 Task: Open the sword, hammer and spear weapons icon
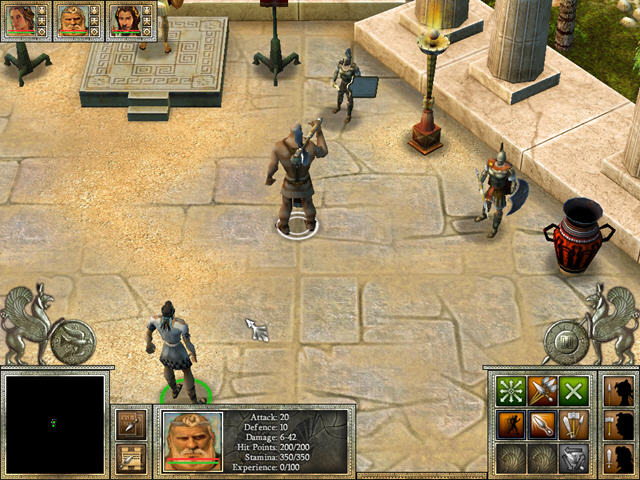[573, 423]
